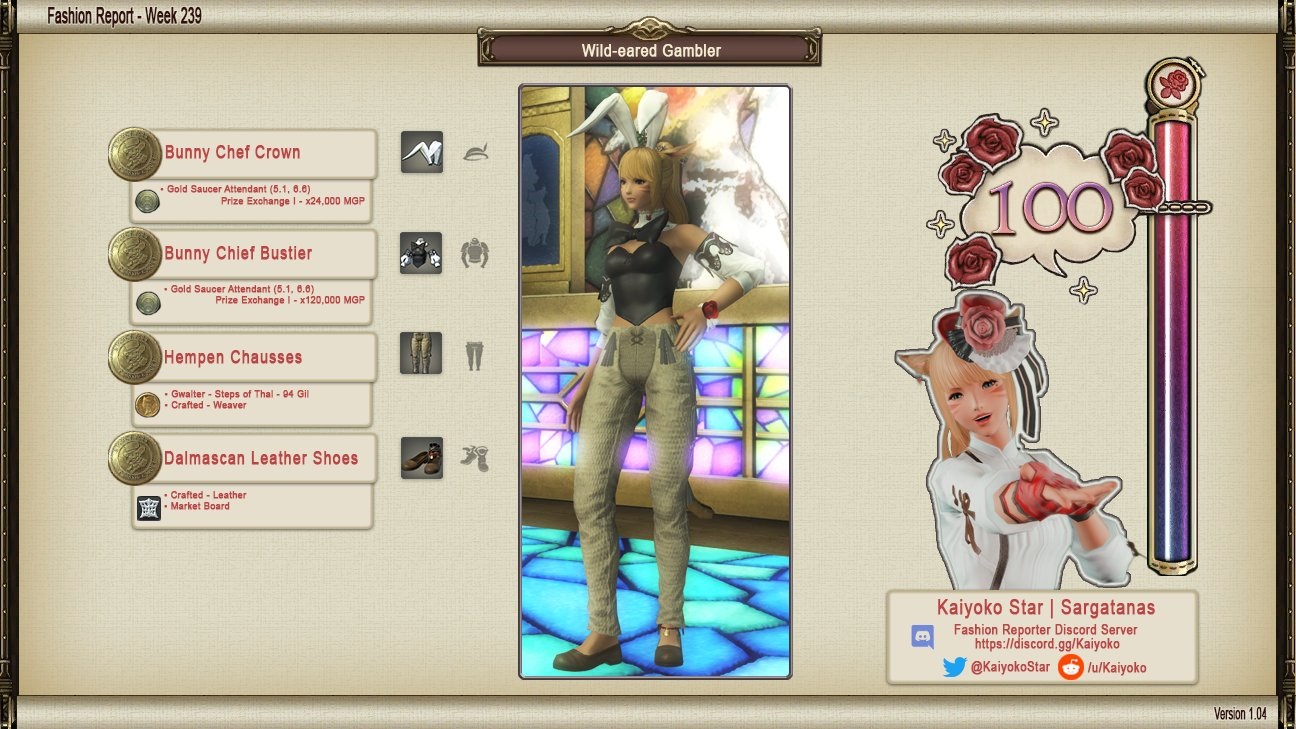Click the outfit preview image
The height and width of the screenshot is (729, 1296).
click(x=655, y=381)
